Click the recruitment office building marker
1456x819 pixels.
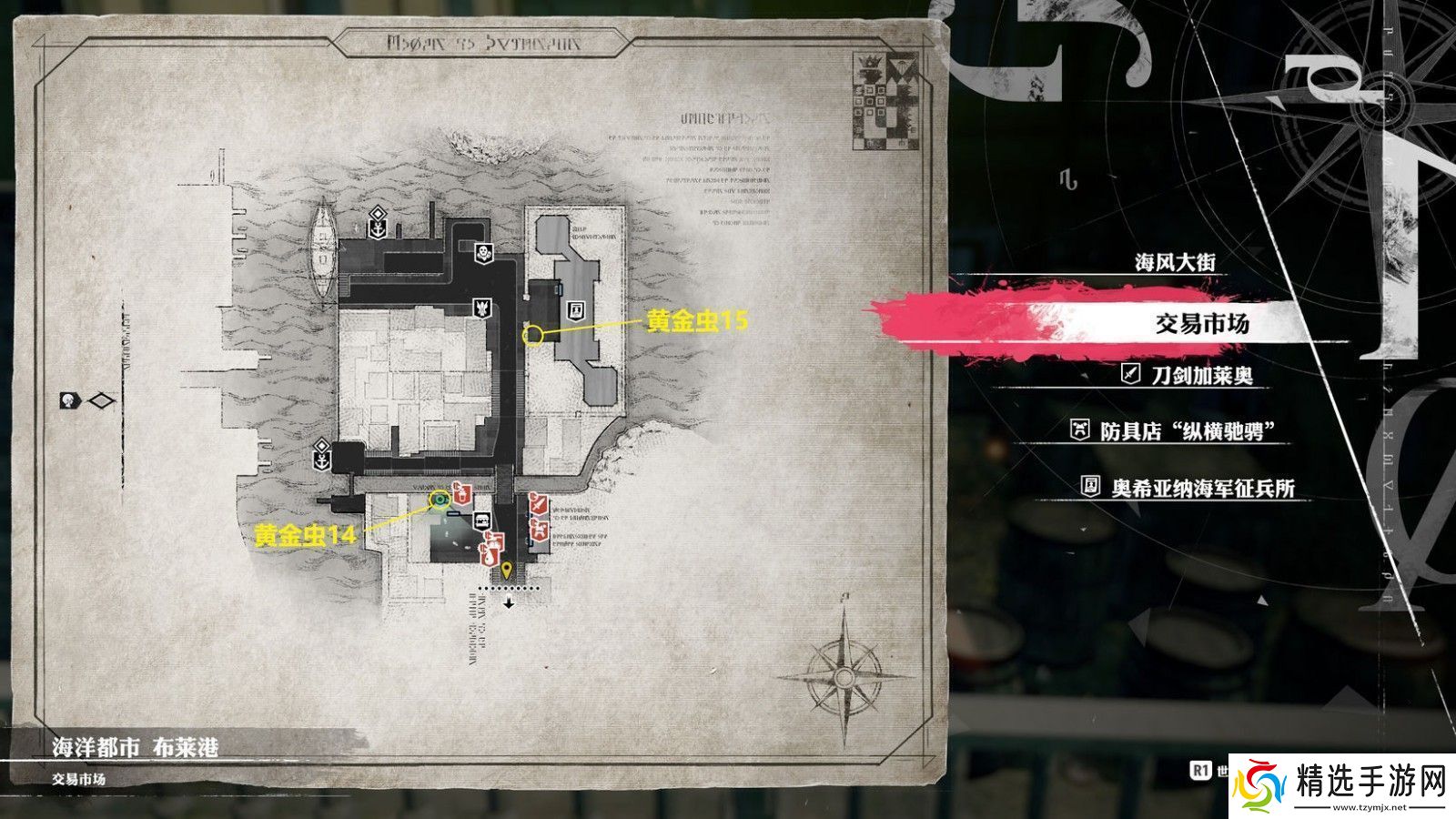574,310
